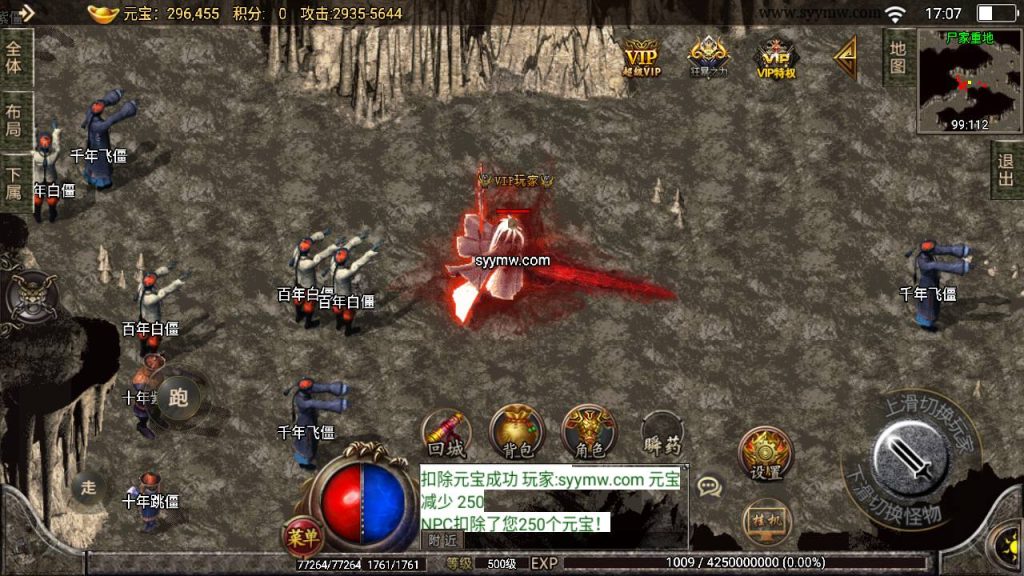
Task: Select the 全体 tab
Action: [x=14, y=59]
